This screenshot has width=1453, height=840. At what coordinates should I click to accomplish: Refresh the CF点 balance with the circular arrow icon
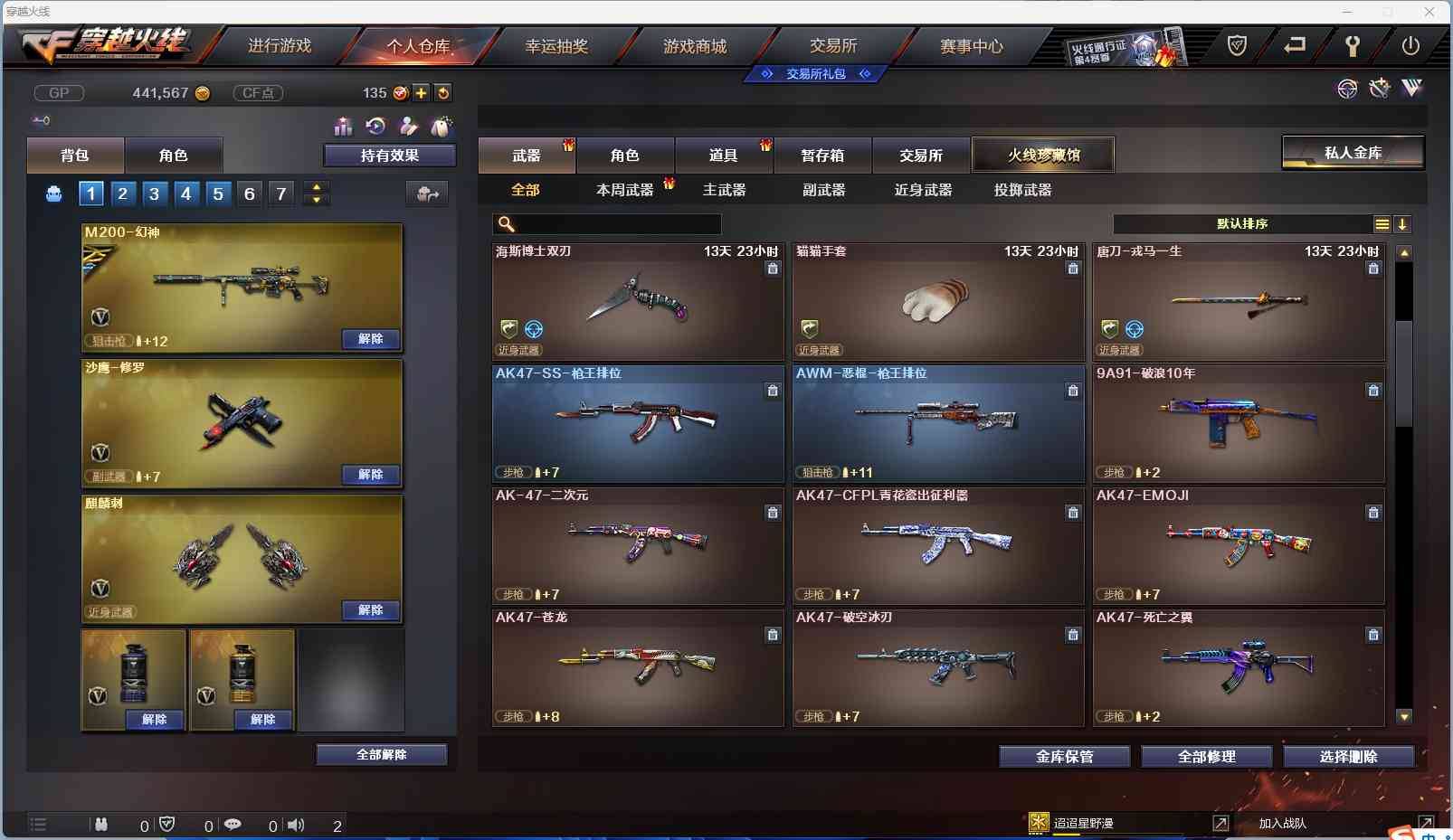pos(444,92)
